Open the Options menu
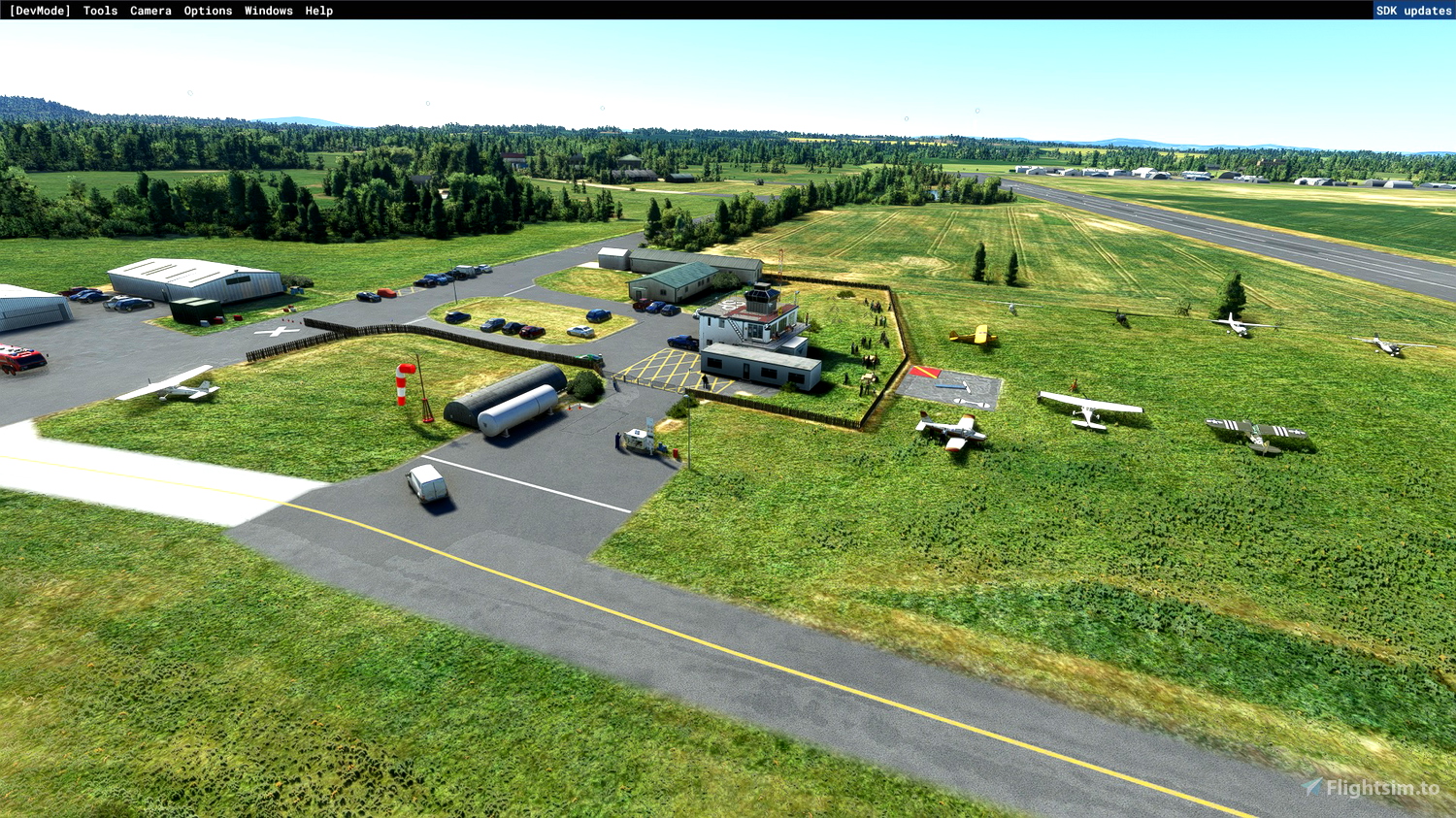Screen dimensions: 1456x818 (x=207, y=11)
